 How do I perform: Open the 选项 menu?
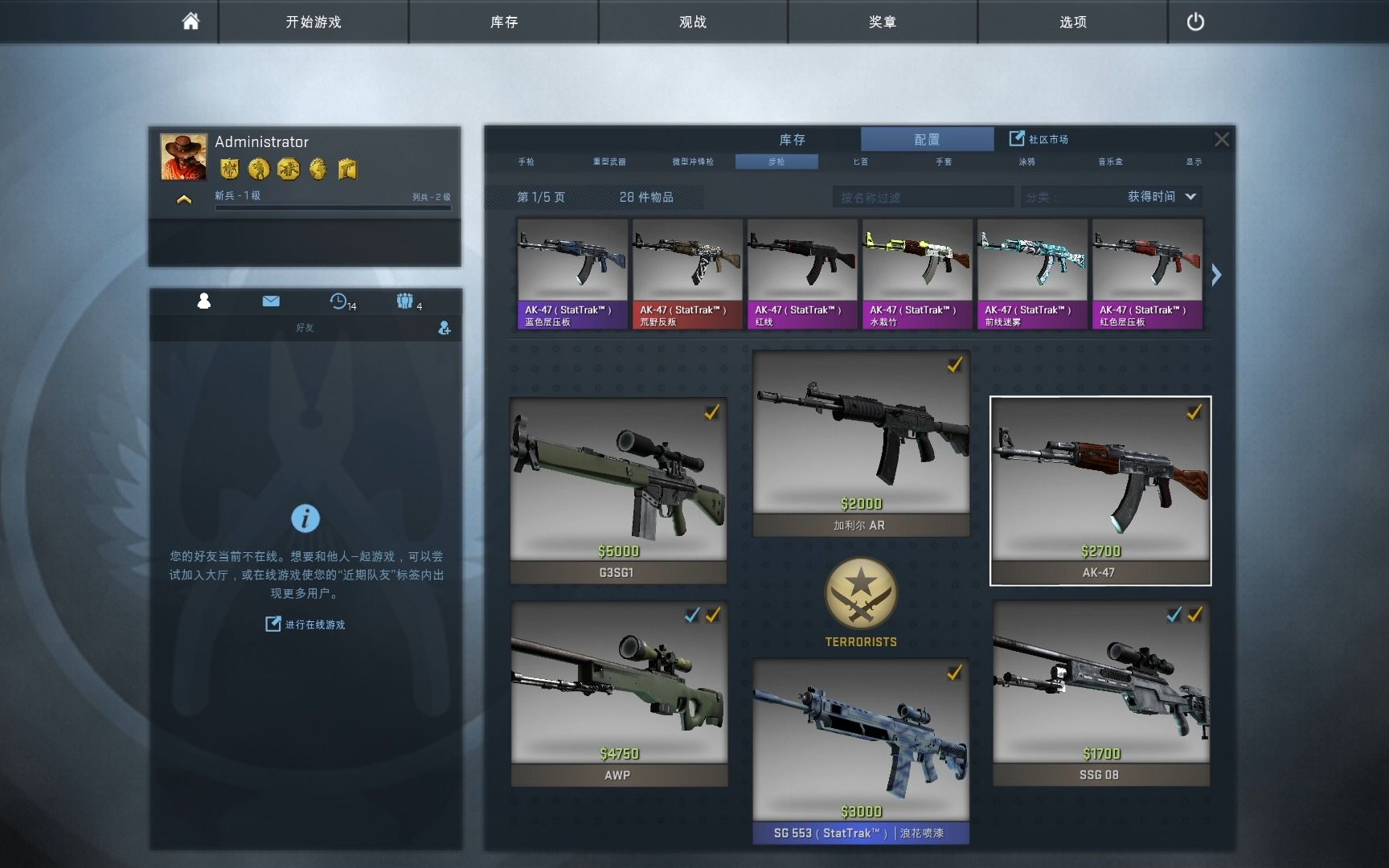[x=1072, y=22]
